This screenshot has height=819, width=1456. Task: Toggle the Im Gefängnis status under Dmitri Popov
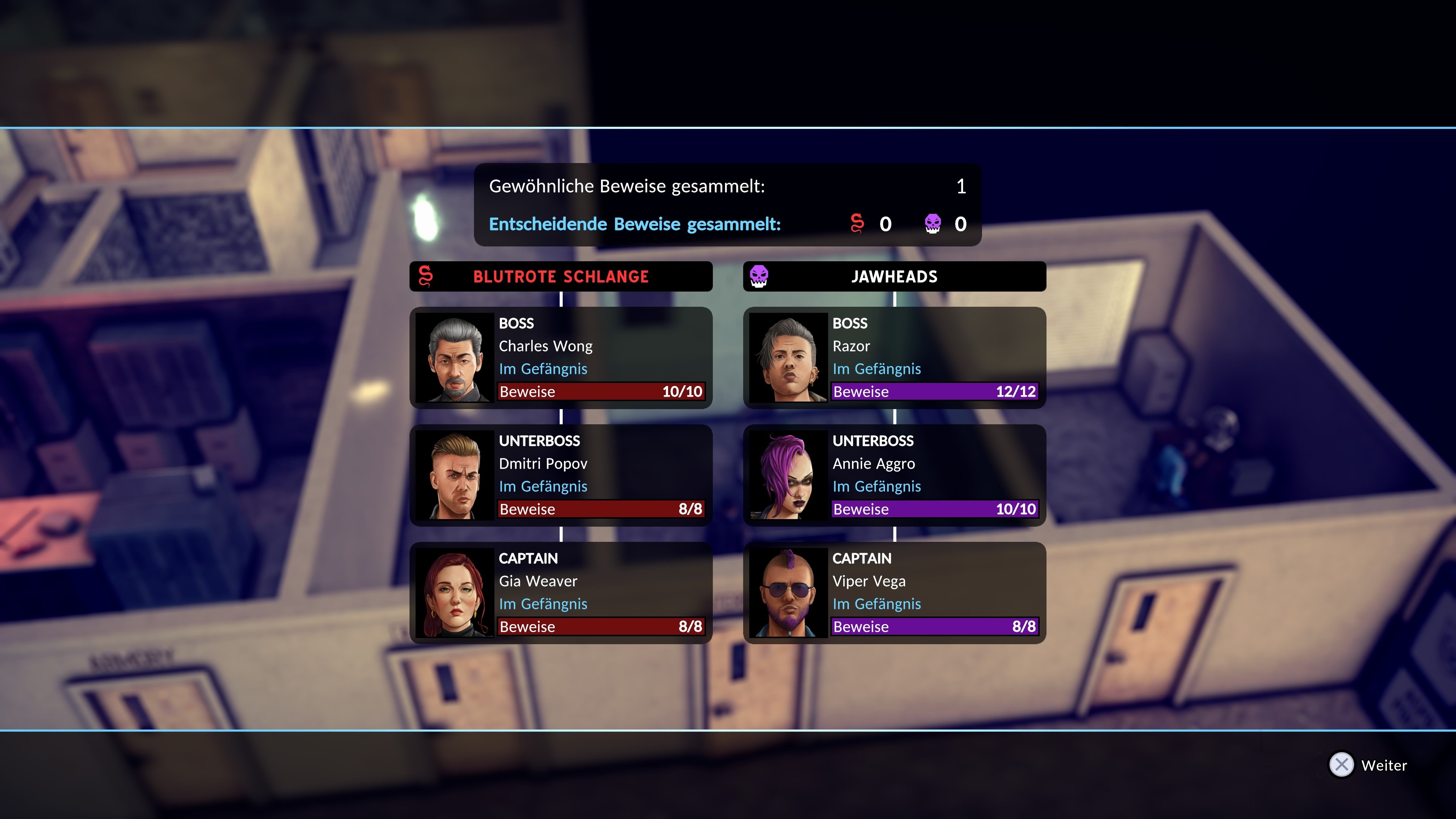(x=543, y=486)
